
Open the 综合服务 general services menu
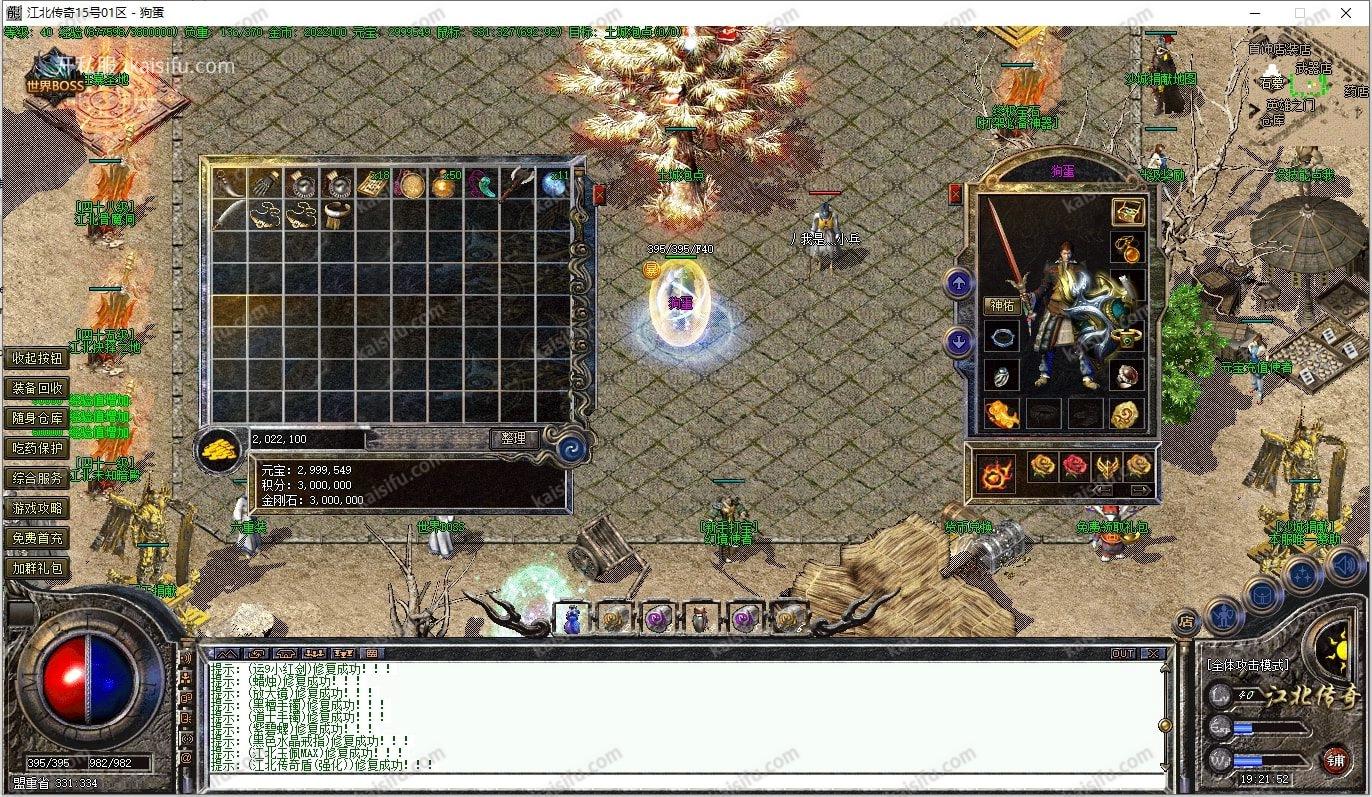pyautogui.click(x=38, y=478)
